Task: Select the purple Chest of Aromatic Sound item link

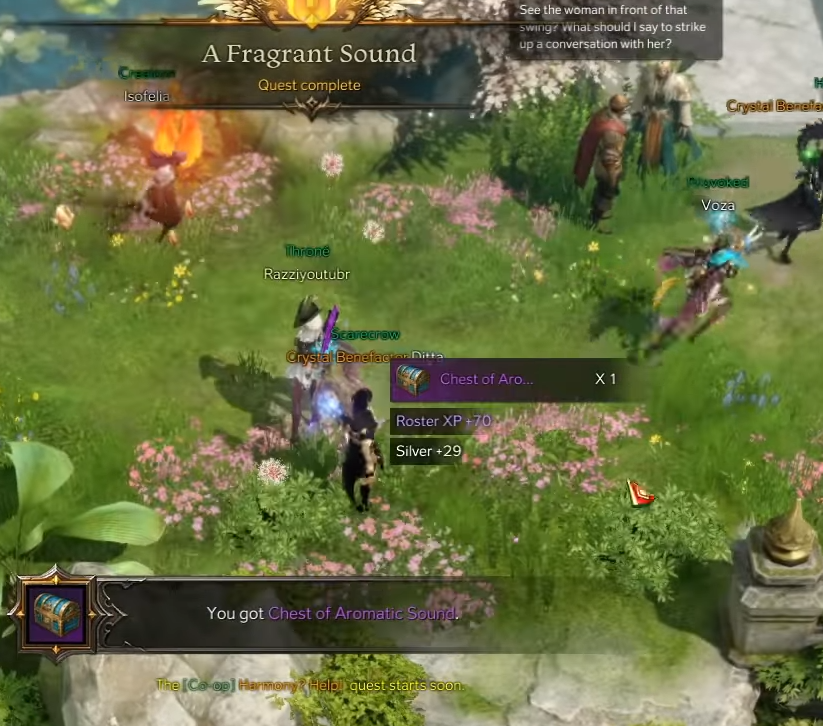Action: pyautogui.click(x=362, y=613)
